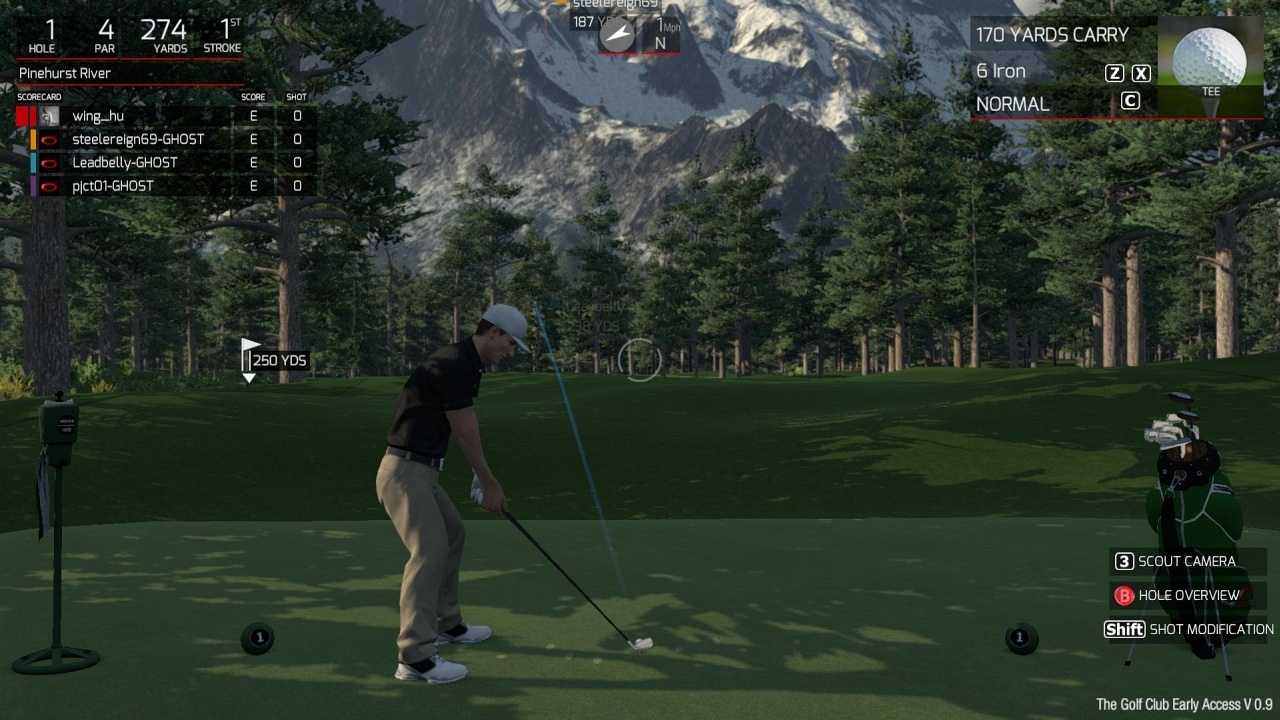Show the Hole Overview

click(1188, 595)
